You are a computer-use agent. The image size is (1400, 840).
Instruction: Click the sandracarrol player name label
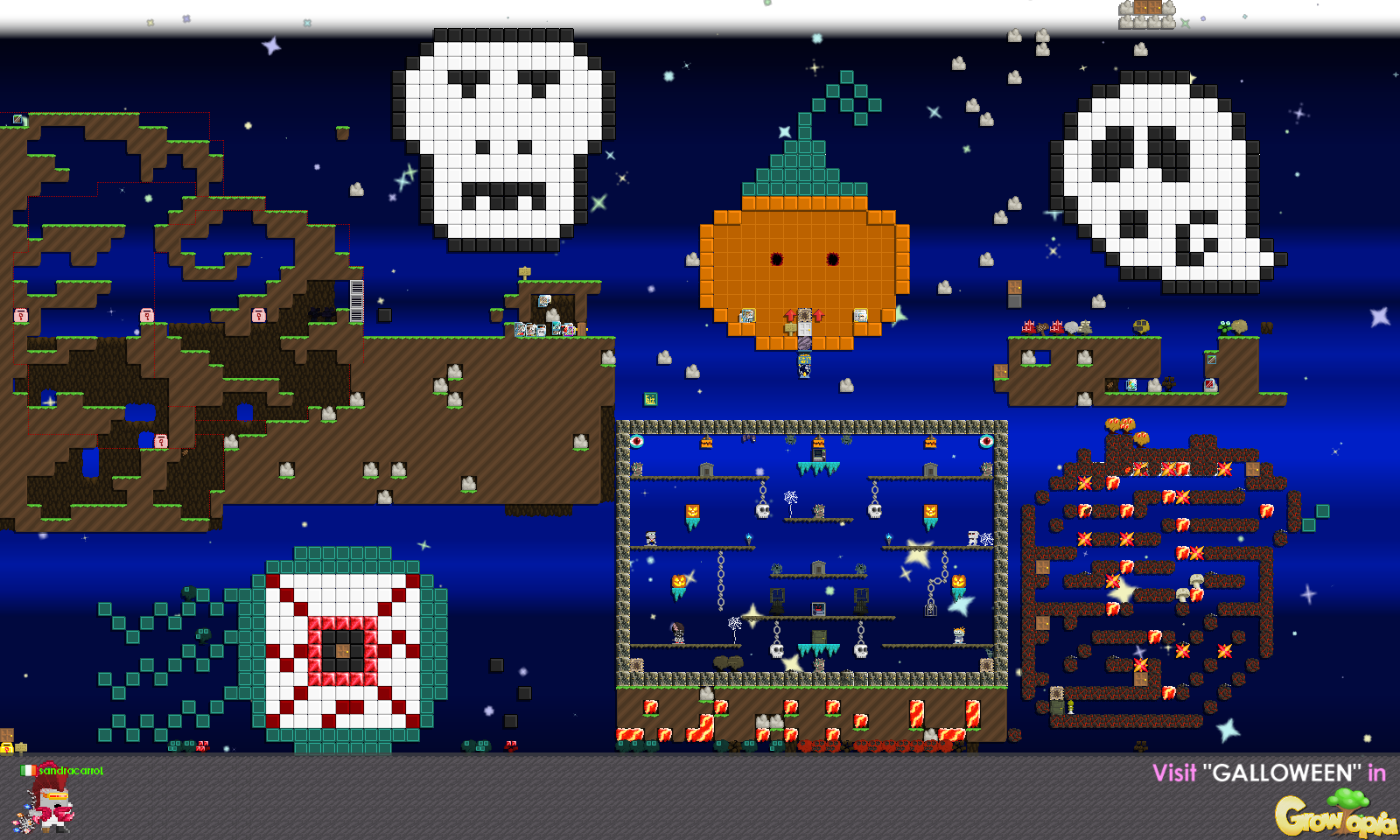[70, 771]
